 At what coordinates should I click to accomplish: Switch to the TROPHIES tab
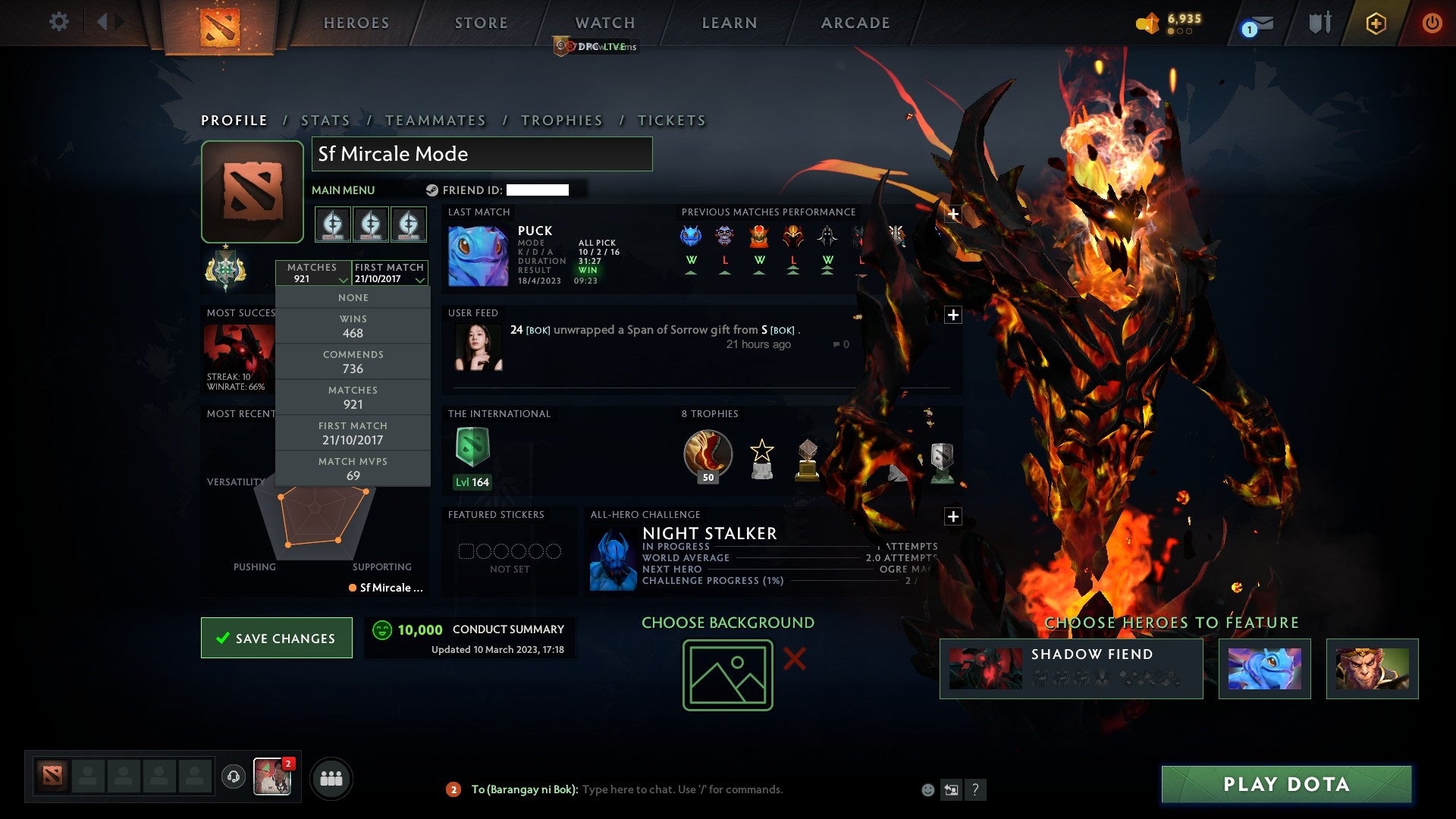561,120
